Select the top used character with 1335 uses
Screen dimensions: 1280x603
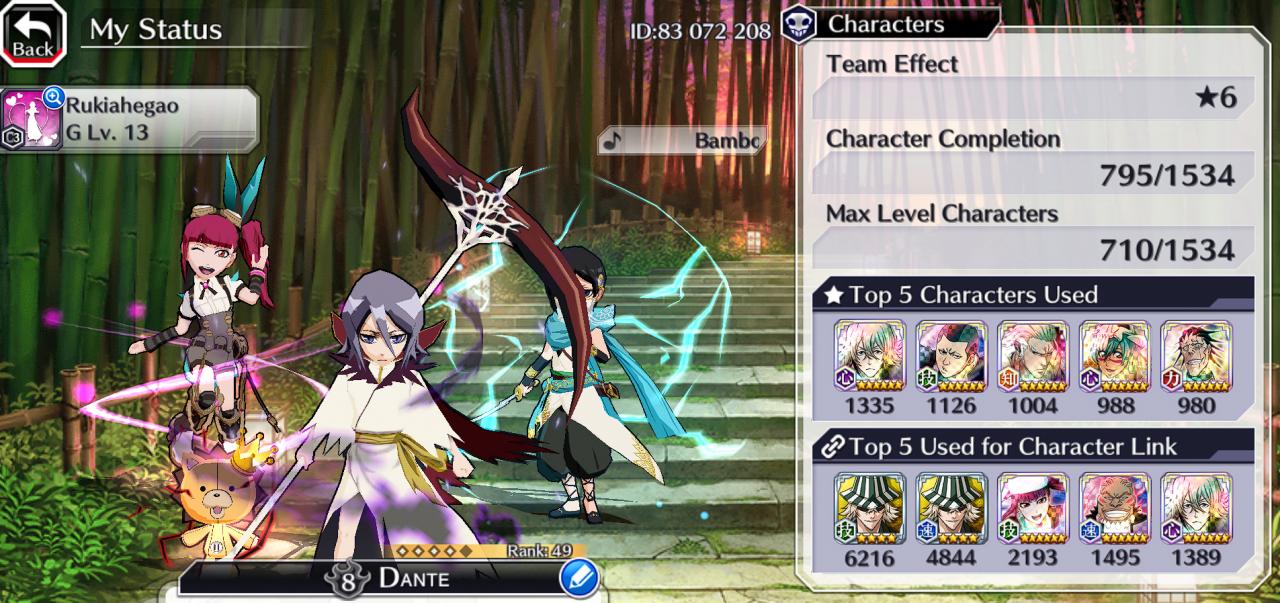[869, 357]
